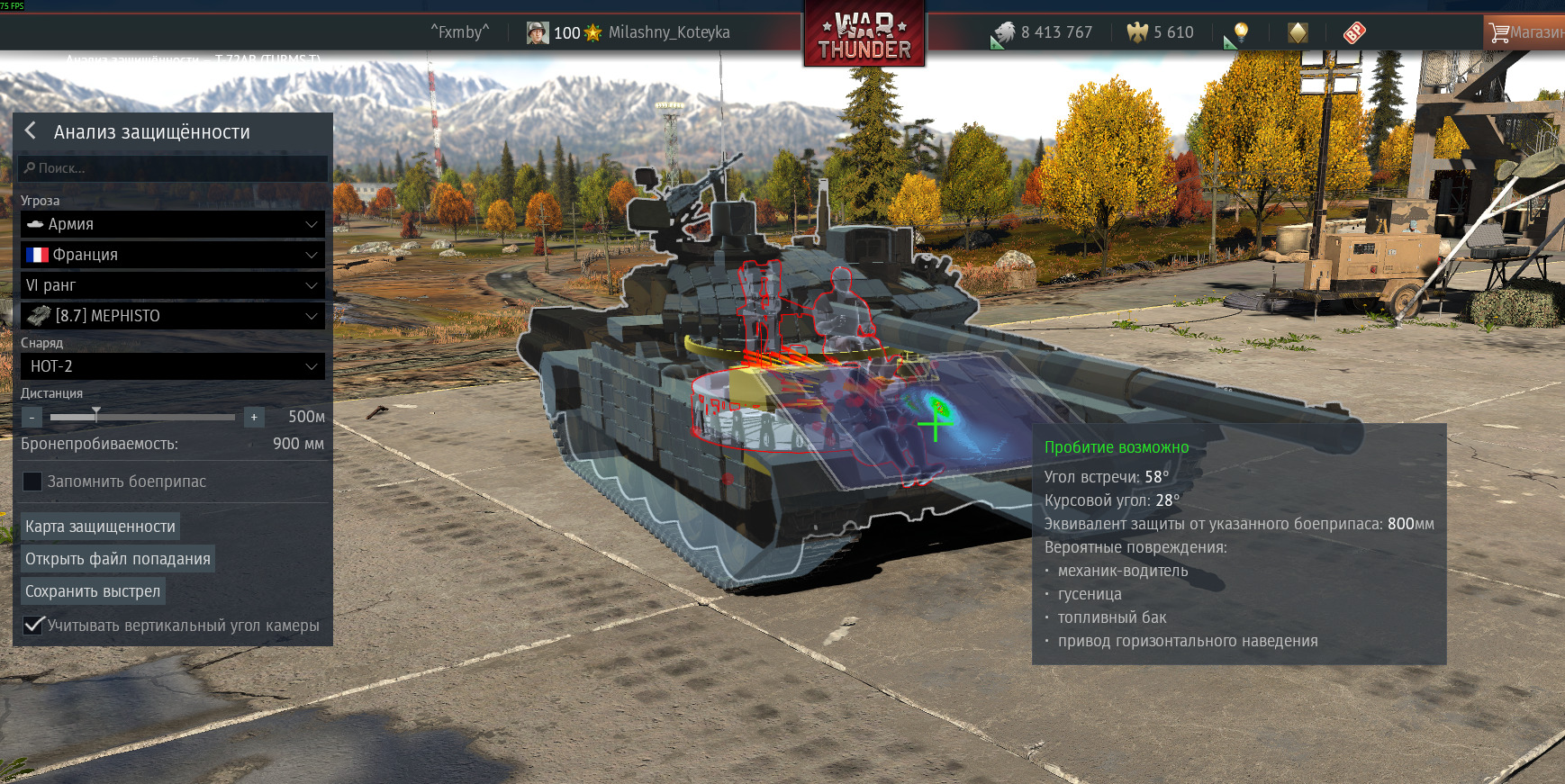Open the red Battle Pass icon

(1354, 33)
